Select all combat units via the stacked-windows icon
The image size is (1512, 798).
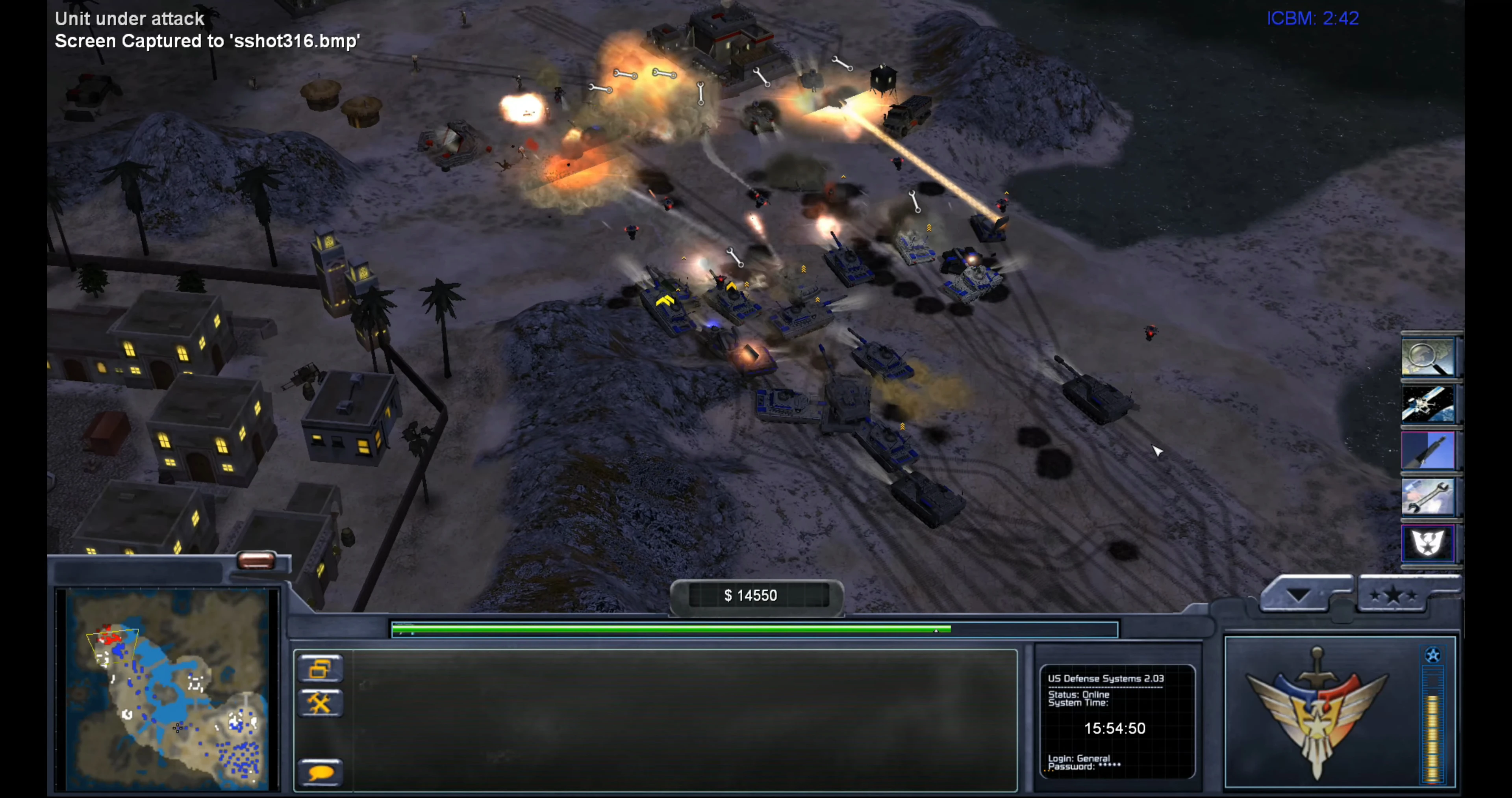coord(321,668)
